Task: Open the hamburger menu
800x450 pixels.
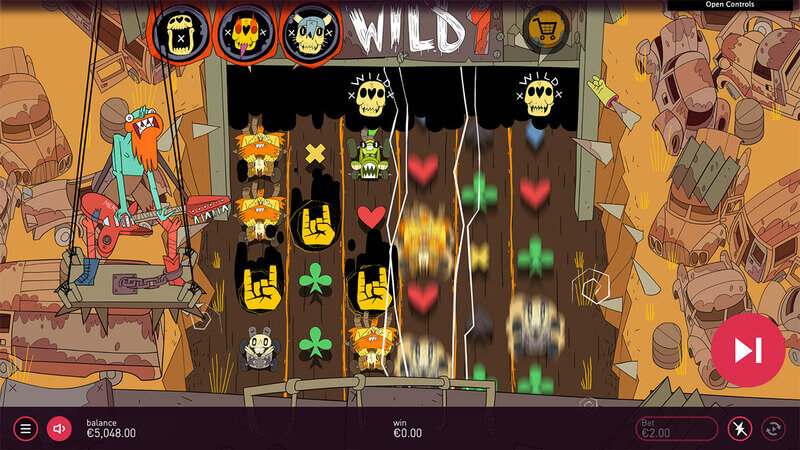Action: [x=26, y=429]
